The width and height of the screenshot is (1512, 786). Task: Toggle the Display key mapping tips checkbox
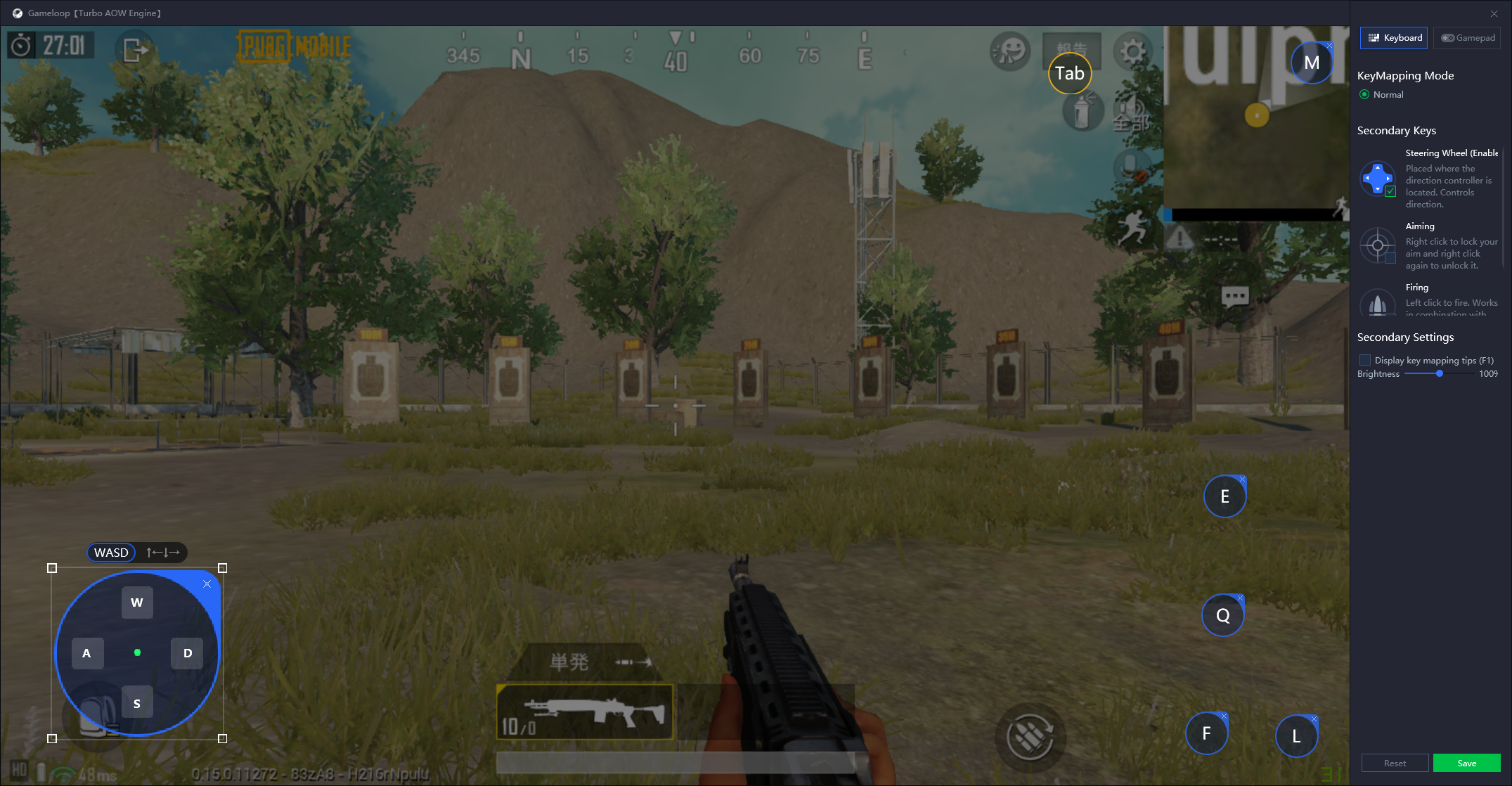[x=1365, y=359]
